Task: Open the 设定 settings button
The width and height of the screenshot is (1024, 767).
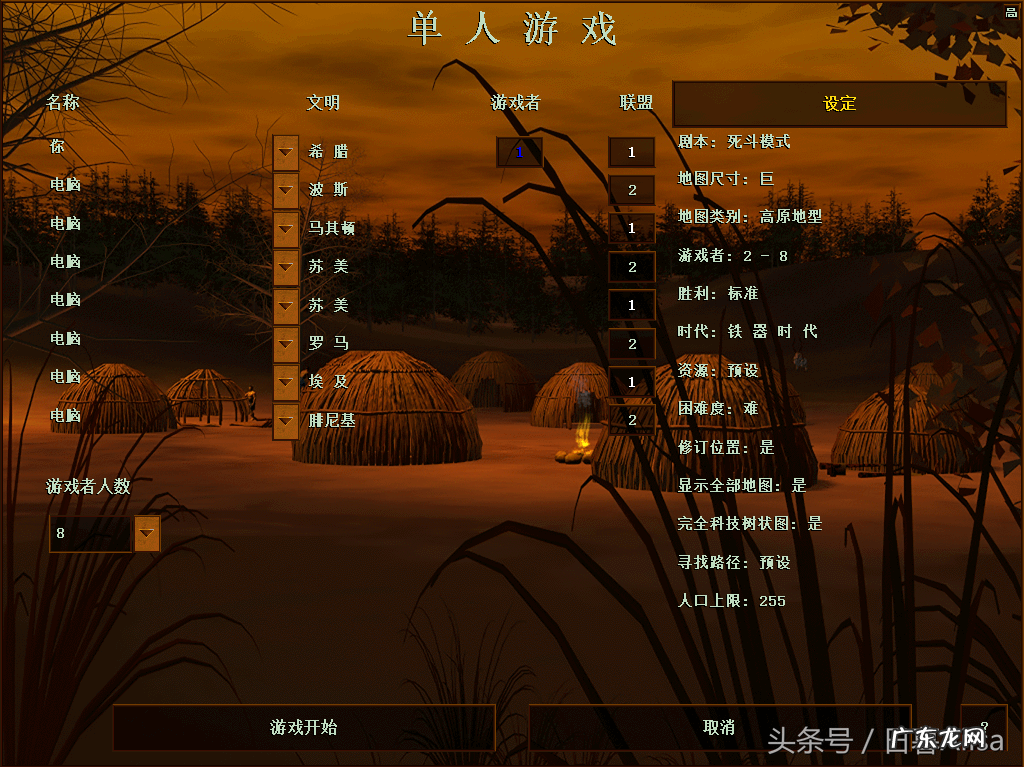Action: [839, 104]
